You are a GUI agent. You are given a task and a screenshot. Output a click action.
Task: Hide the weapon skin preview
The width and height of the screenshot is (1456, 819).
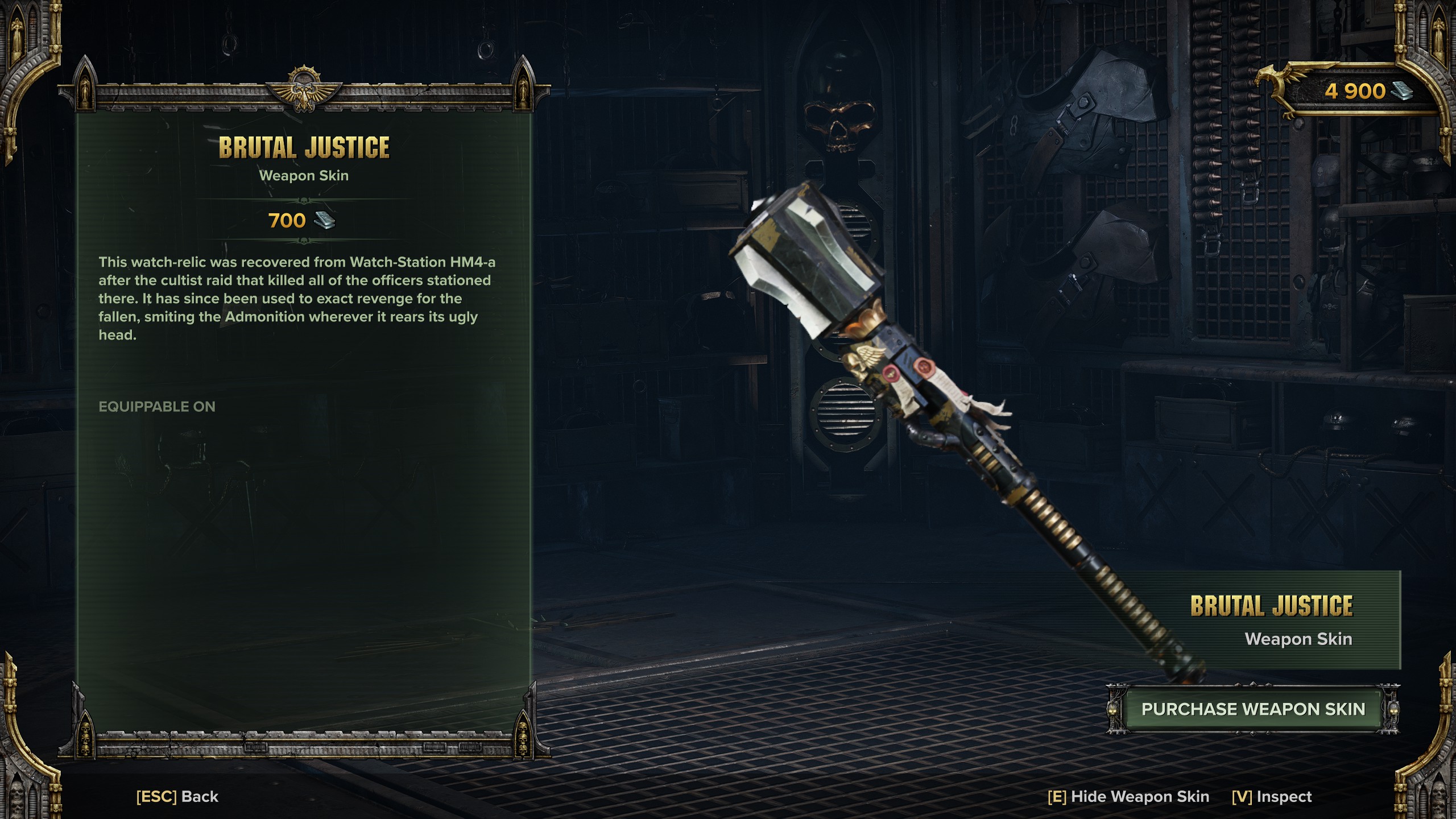click(x=1128, y=796)
